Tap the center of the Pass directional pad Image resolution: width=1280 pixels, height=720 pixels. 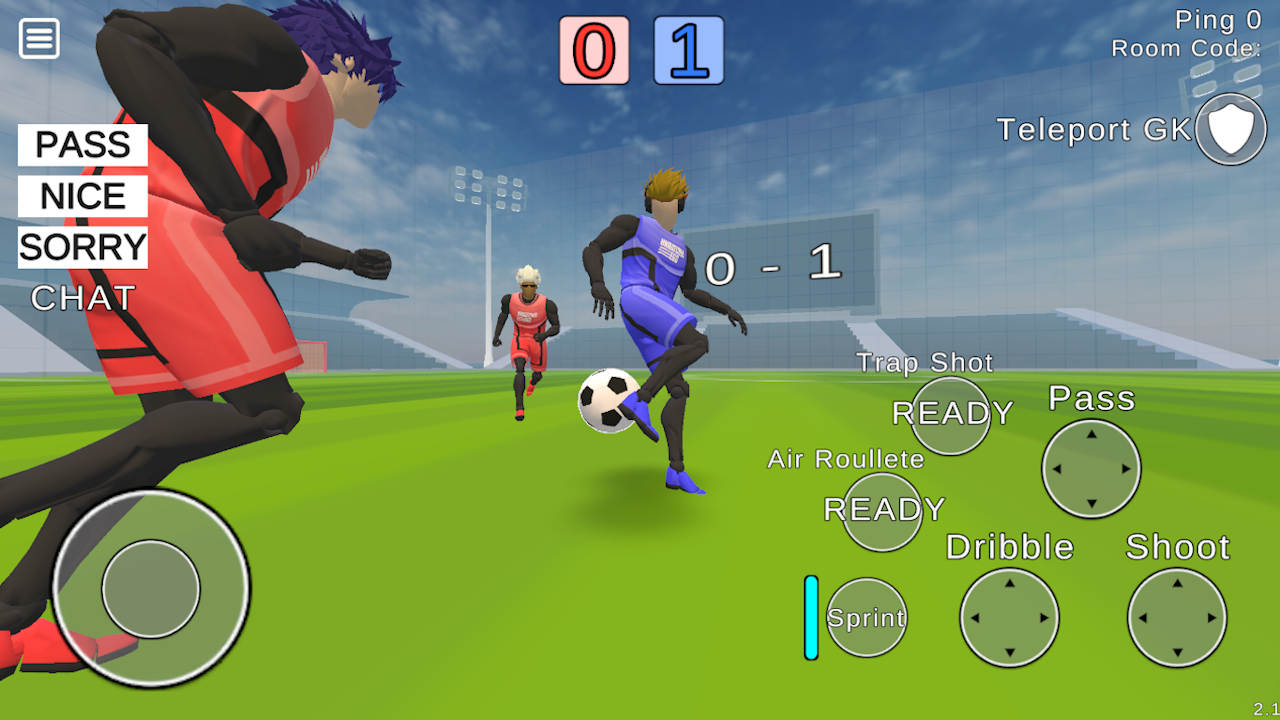coord(1089,469)
